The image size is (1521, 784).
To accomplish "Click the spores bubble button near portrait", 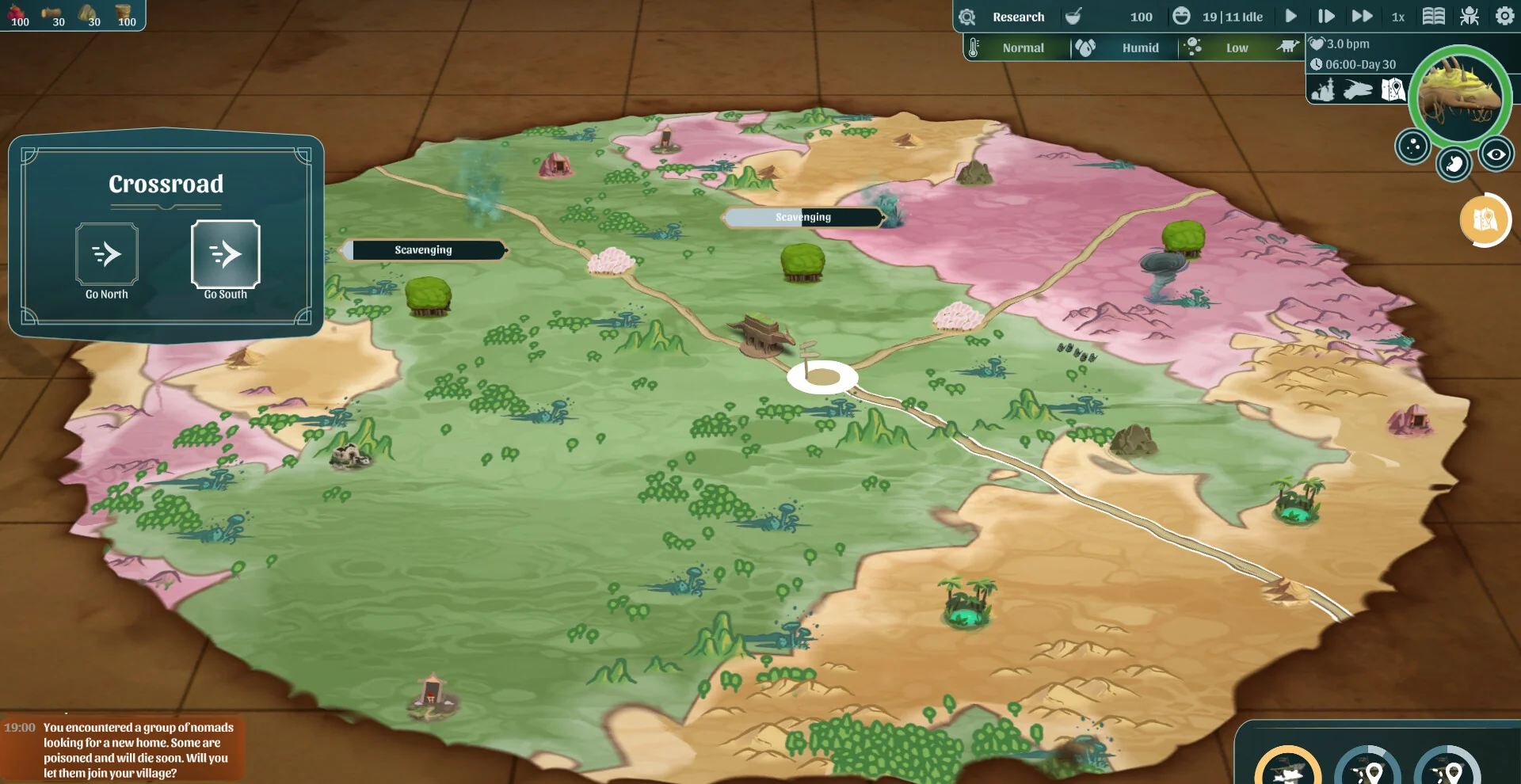I will [1412, 147].
